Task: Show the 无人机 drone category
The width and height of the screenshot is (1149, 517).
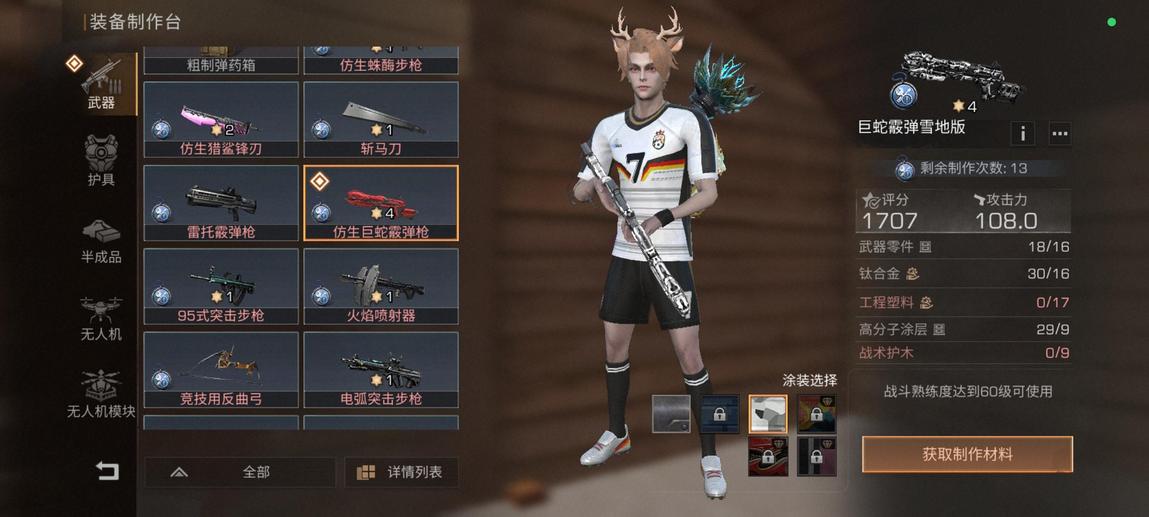Action: pyautogui.click(x=101, y=319)
